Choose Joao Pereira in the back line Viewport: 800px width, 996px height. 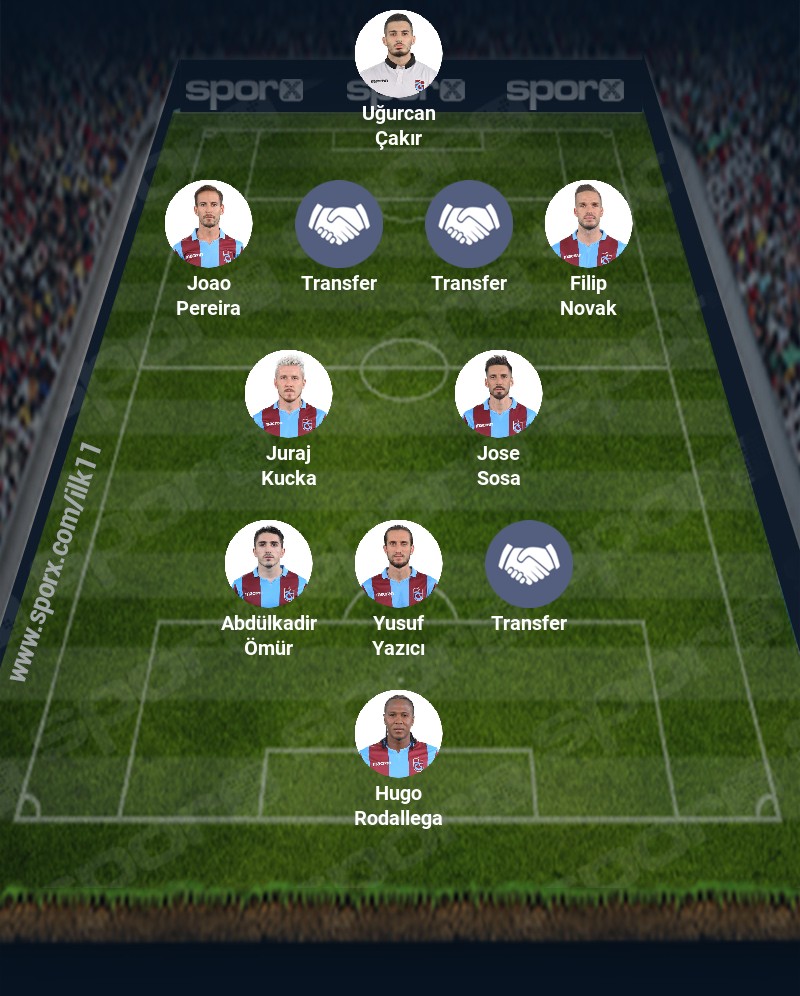pos(208,224)
